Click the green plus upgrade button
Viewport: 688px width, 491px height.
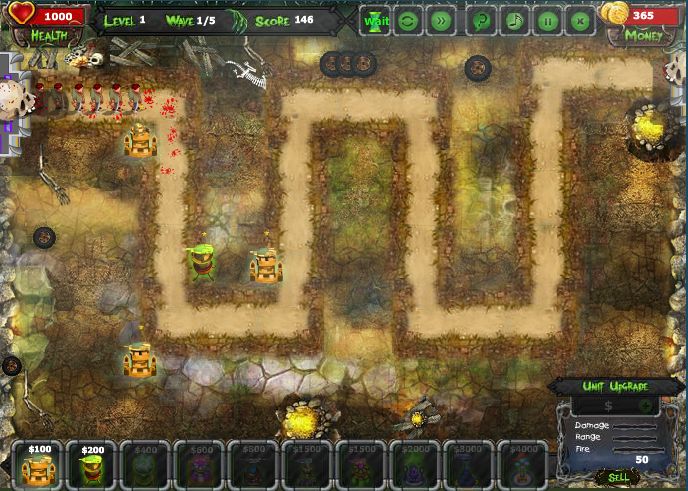click(645, 406)
